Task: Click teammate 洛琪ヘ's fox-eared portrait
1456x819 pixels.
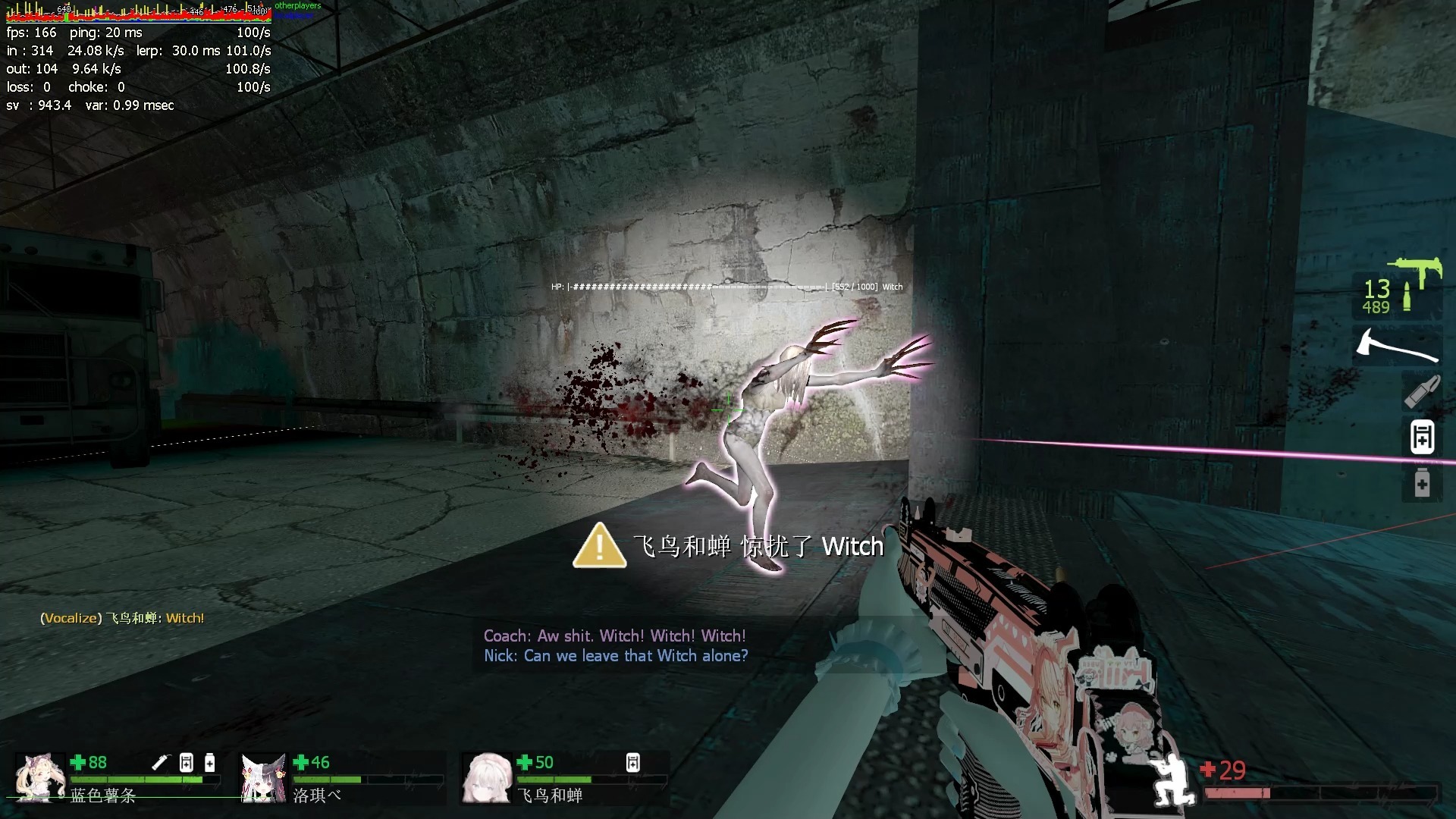Action: 263,777
